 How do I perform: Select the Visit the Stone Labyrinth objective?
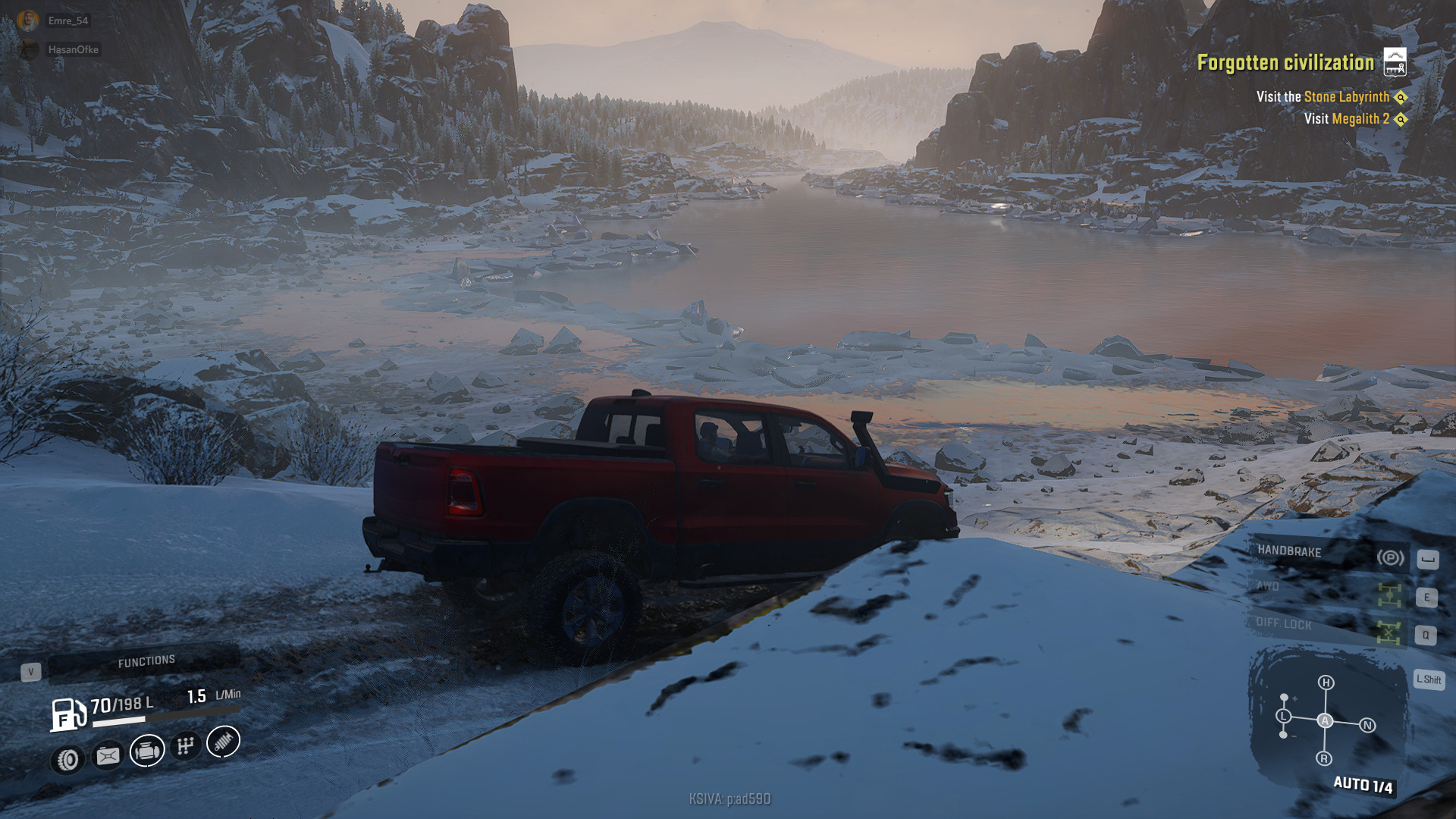click(1323, 97)
